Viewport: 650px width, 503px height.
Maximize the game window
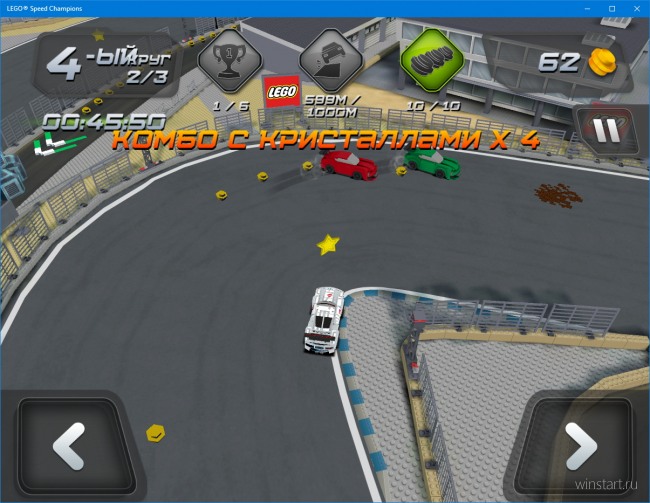[611, 8]
